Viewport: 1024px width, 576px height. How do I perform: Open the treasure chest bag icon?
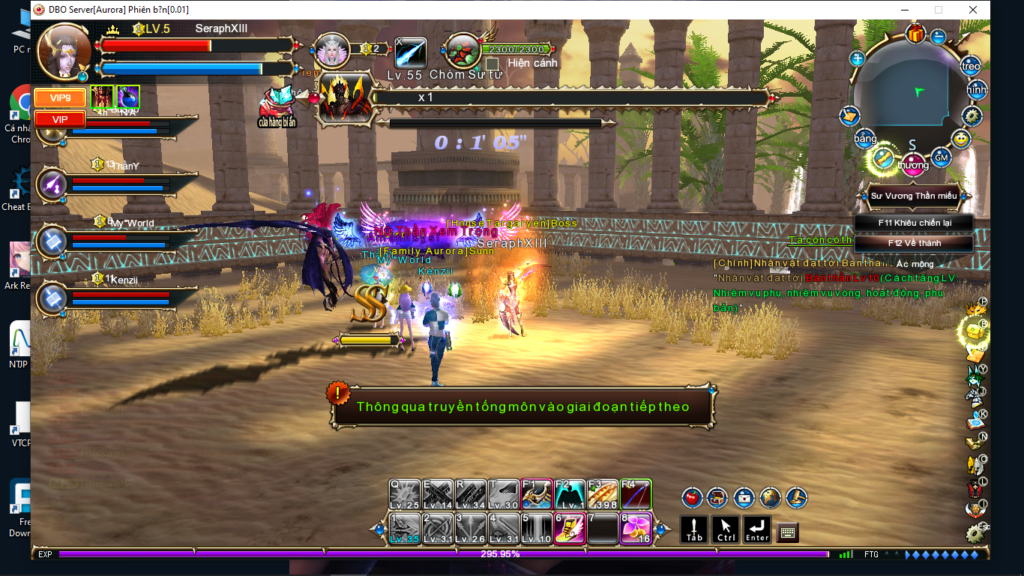tap(717, 497)
